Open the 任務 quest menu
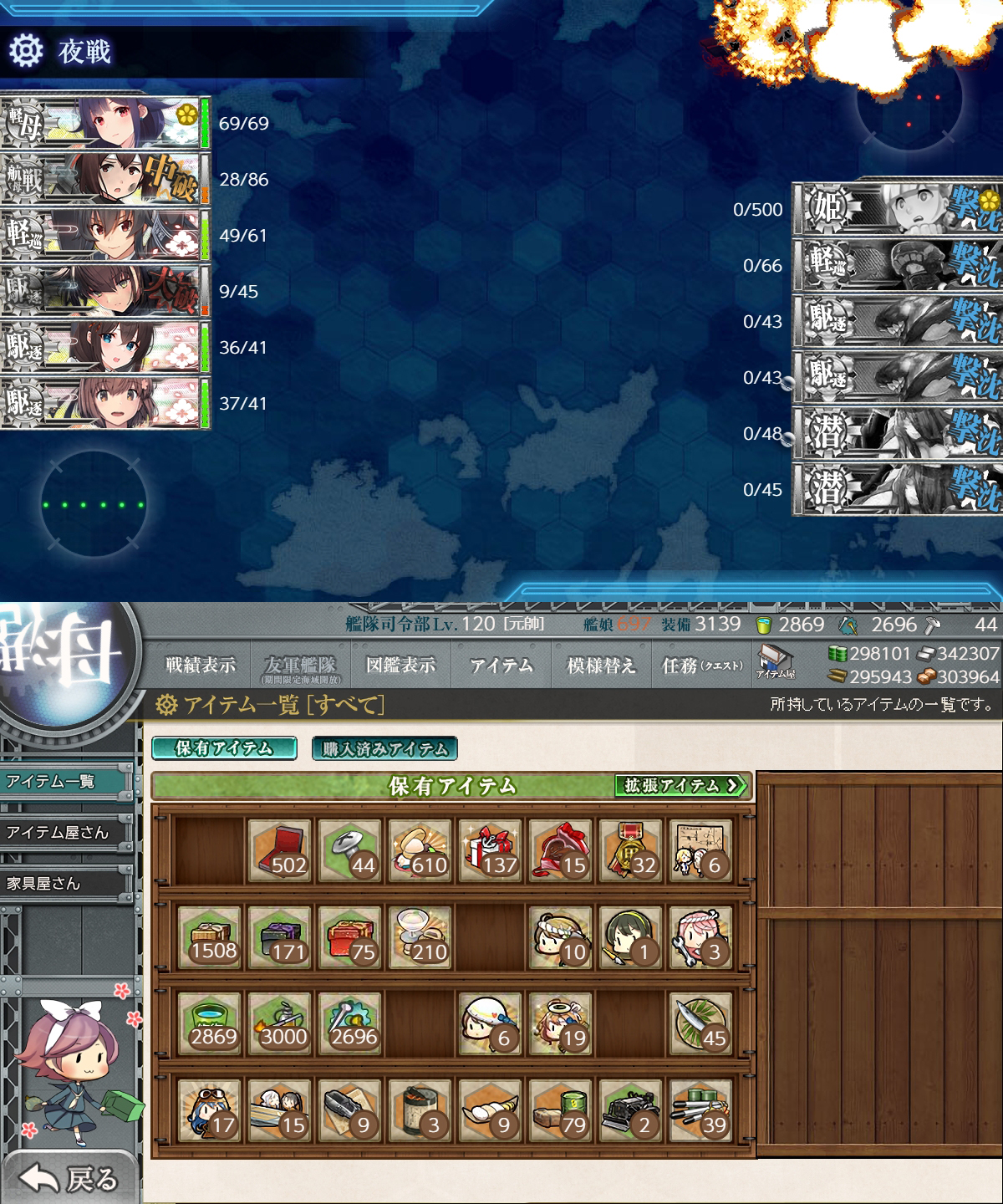Viewport: 1003px width, 1204px height. tap(702, 666)
